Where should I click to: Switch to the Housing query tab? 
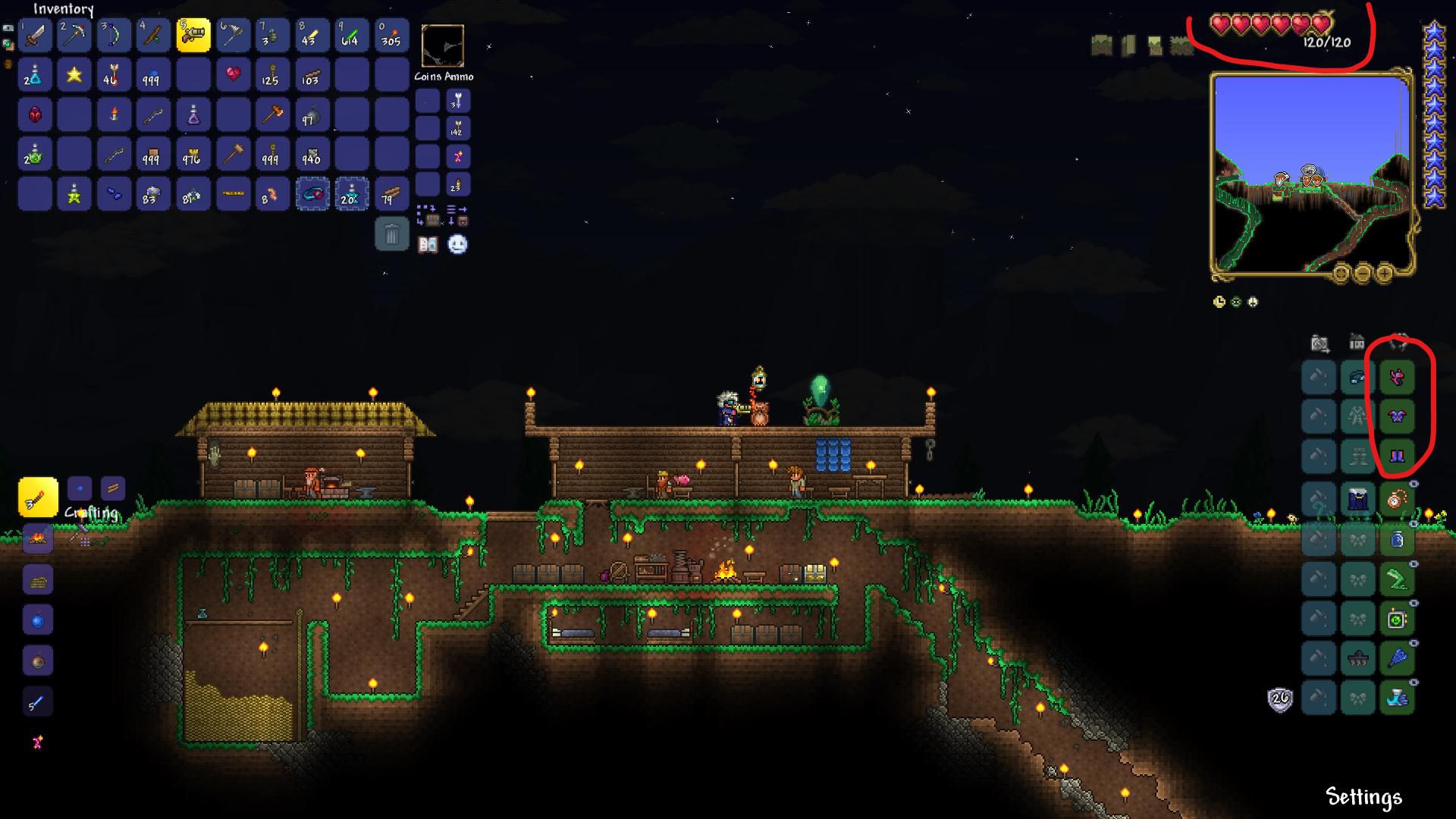tap(1357, 343)
